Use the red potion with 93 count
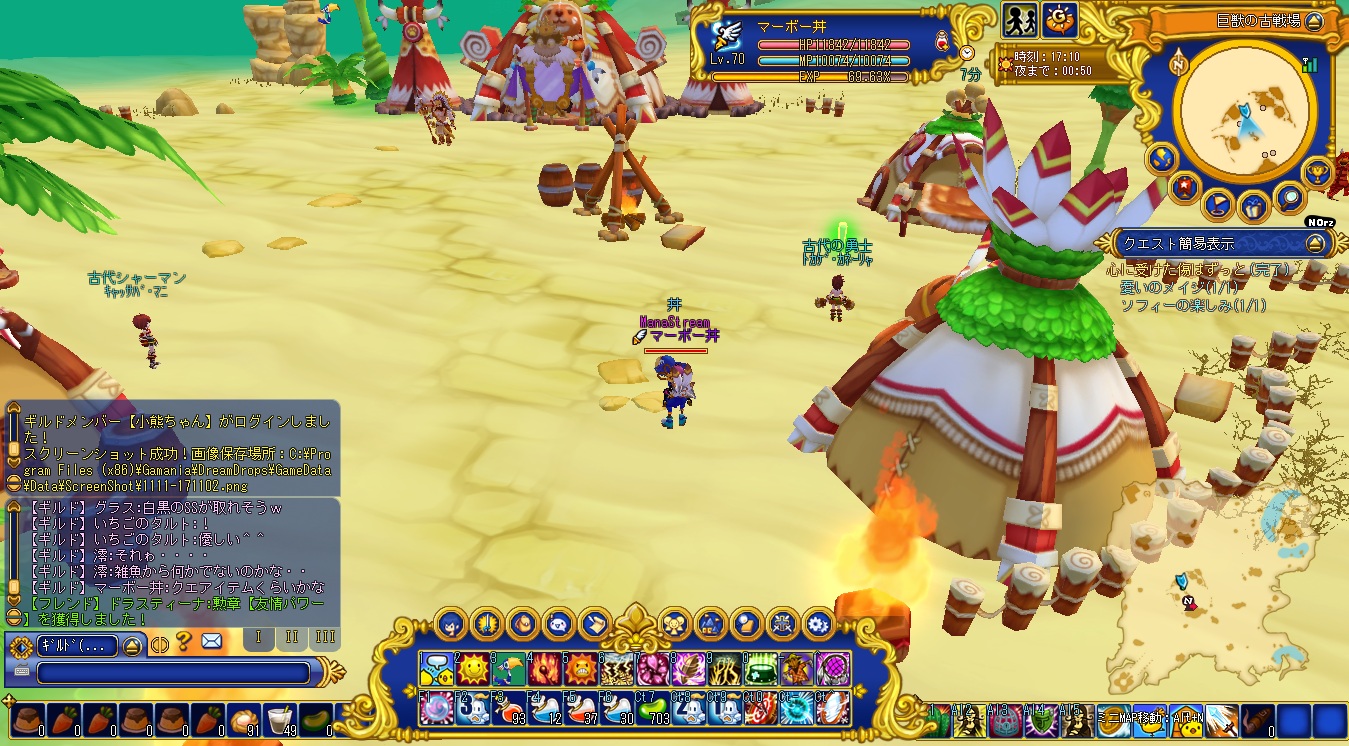 (508, 707)
